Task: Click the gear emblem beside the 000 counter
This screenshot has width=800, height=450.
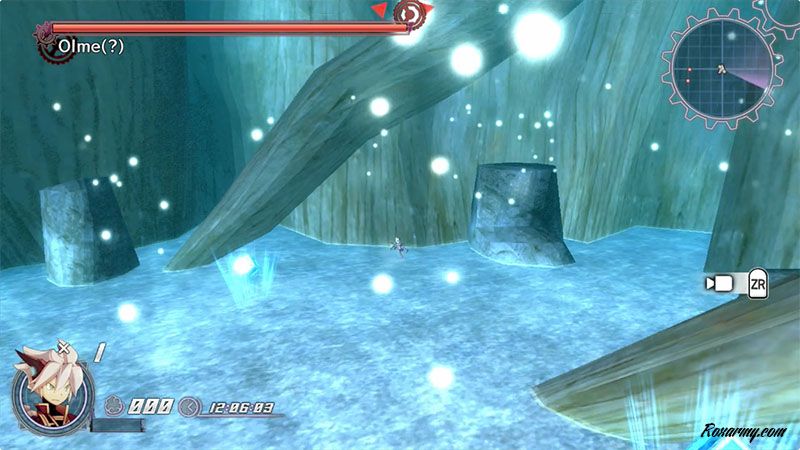Action: pos(114,407)
